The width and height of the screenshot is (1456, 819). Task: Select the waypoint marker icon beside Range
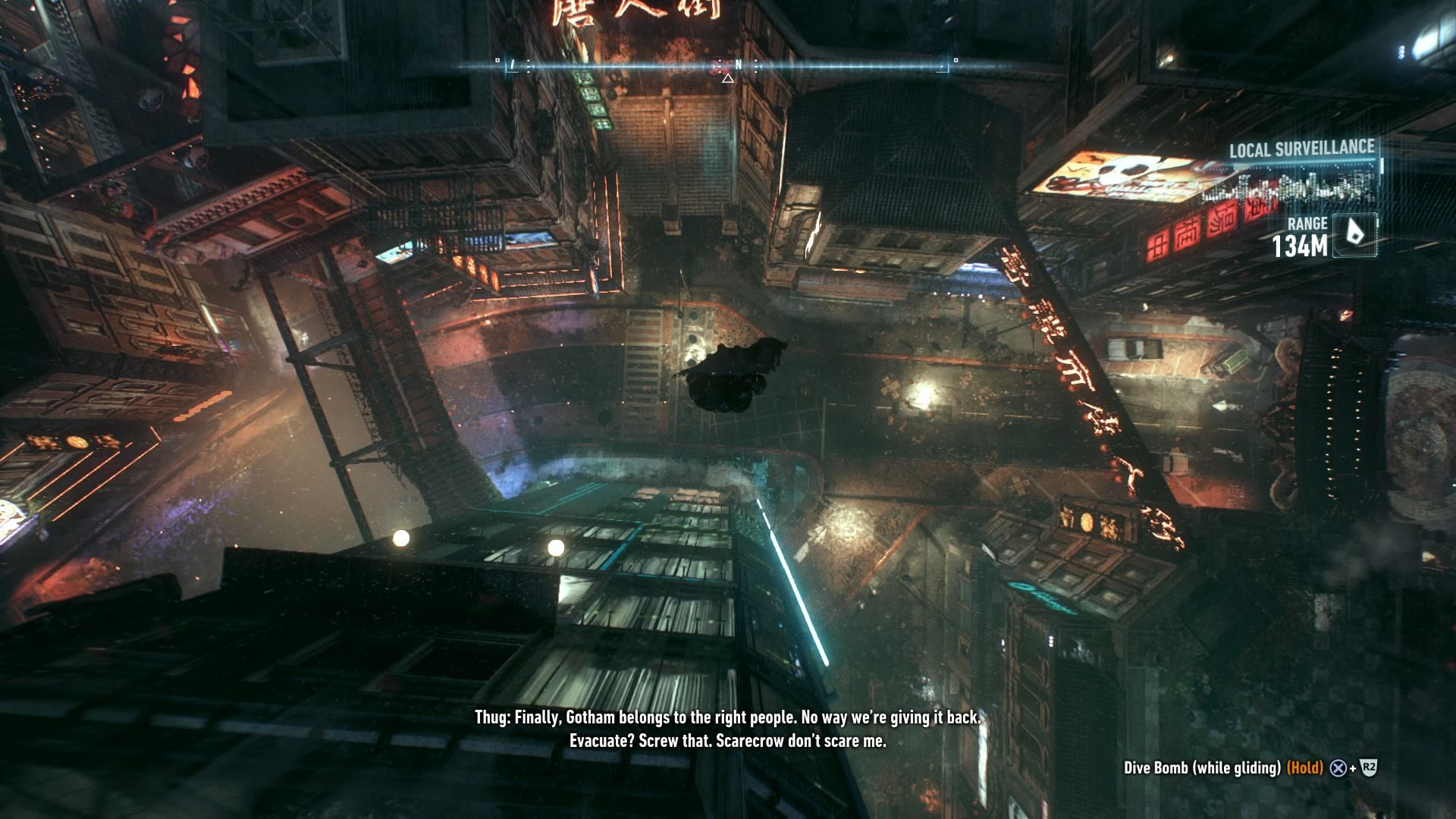[1354, 235]
